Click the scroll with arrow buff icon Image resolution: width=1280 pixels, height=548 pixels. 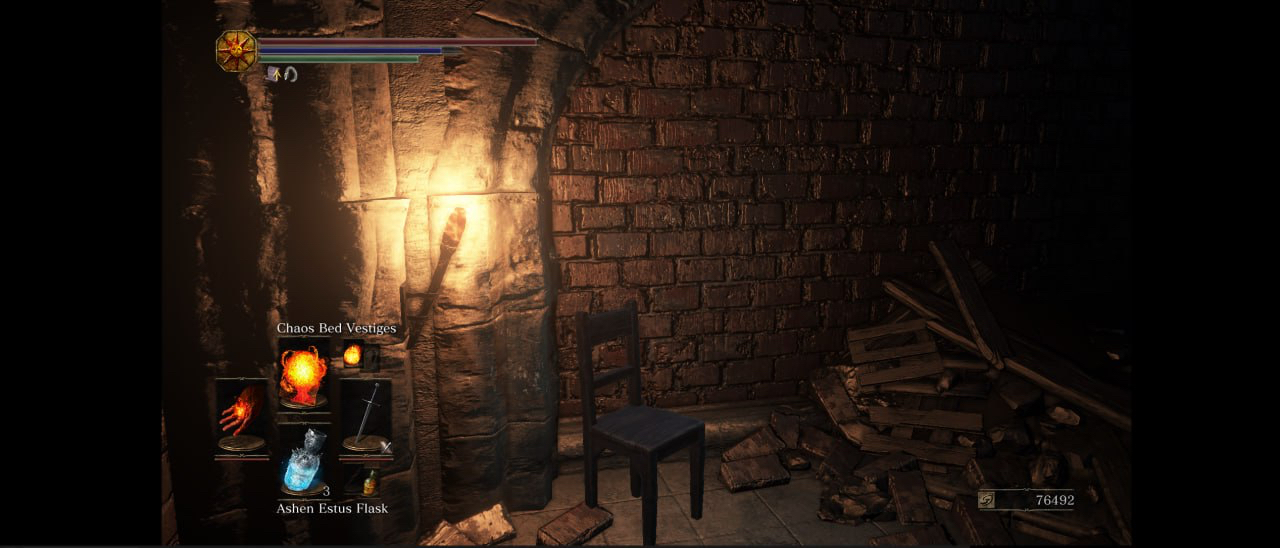pos(273,73)
